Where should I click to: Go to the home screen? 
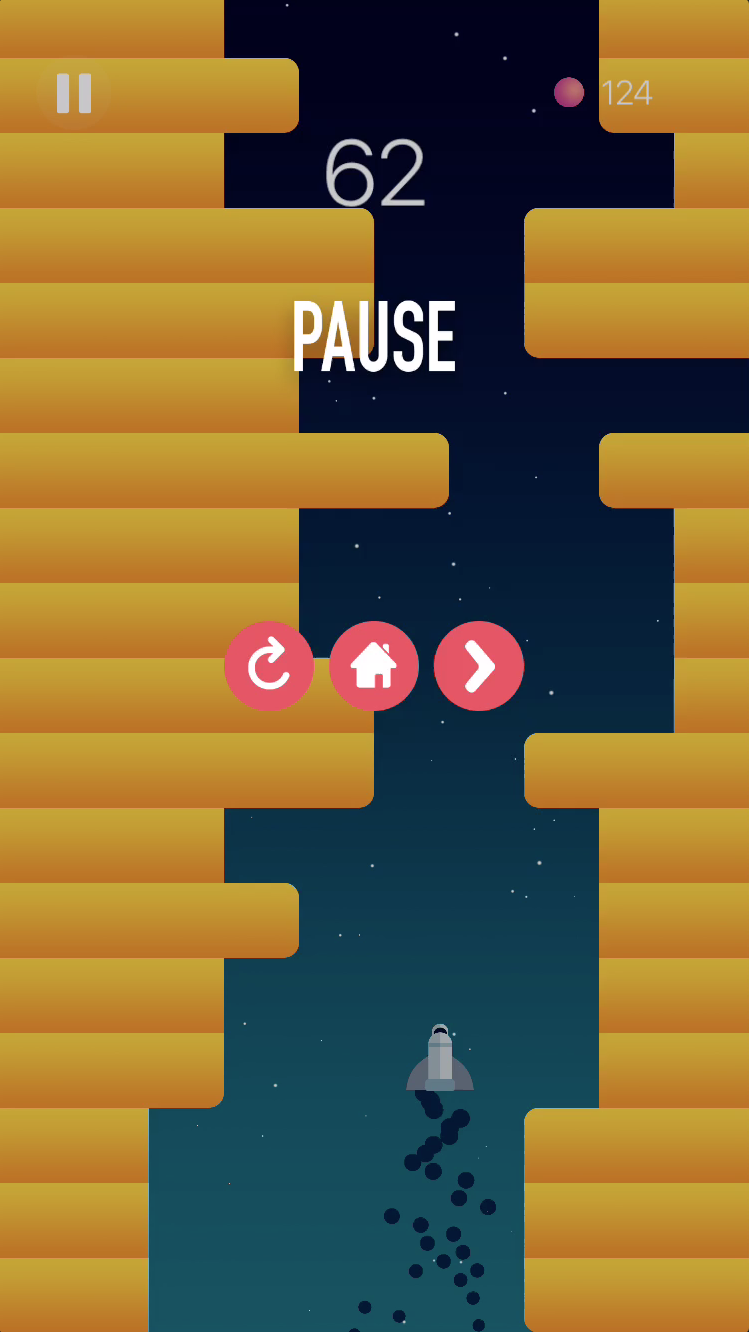(374, 666)
